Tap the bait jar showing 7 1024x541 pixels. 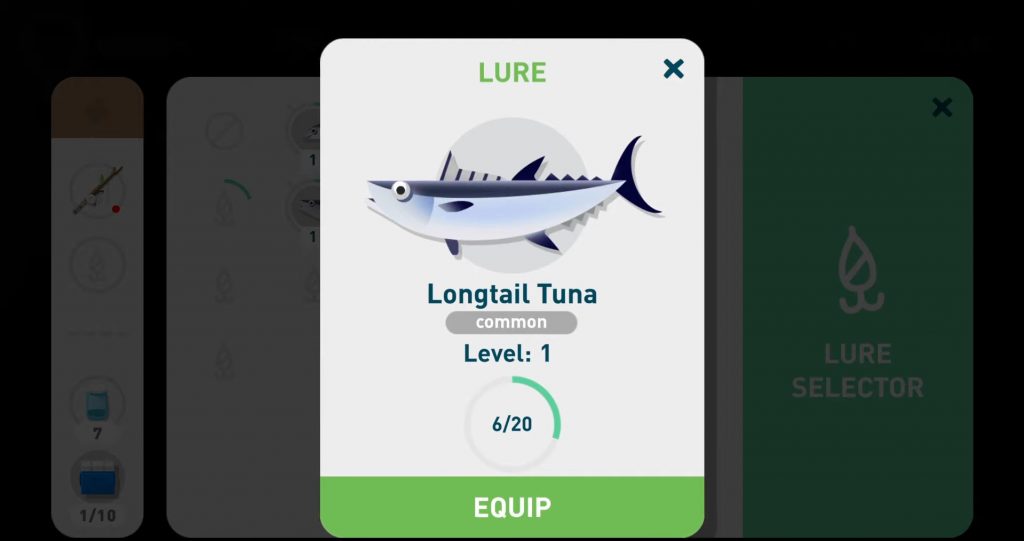(97, 404)
